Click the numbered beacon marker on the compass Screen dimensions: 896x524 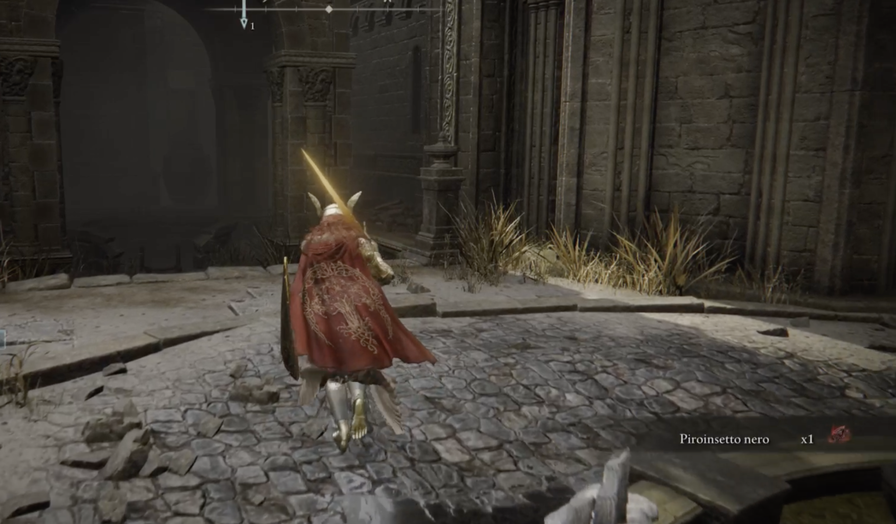(244, 16)
